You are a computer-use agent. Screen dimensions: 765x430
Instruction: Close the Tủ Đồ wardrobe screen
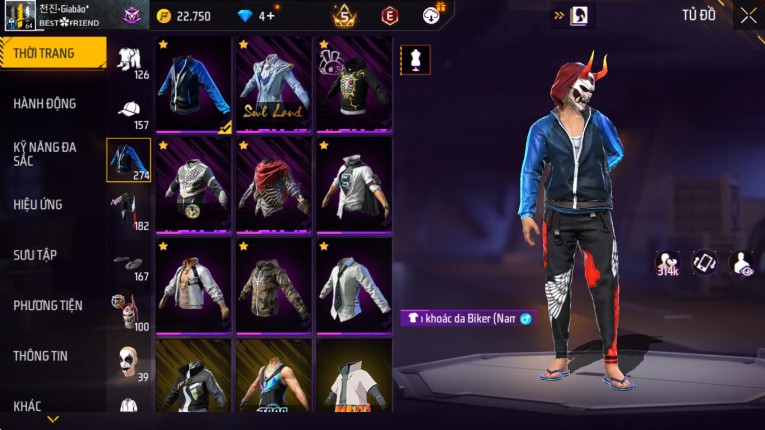coord(748,15)
